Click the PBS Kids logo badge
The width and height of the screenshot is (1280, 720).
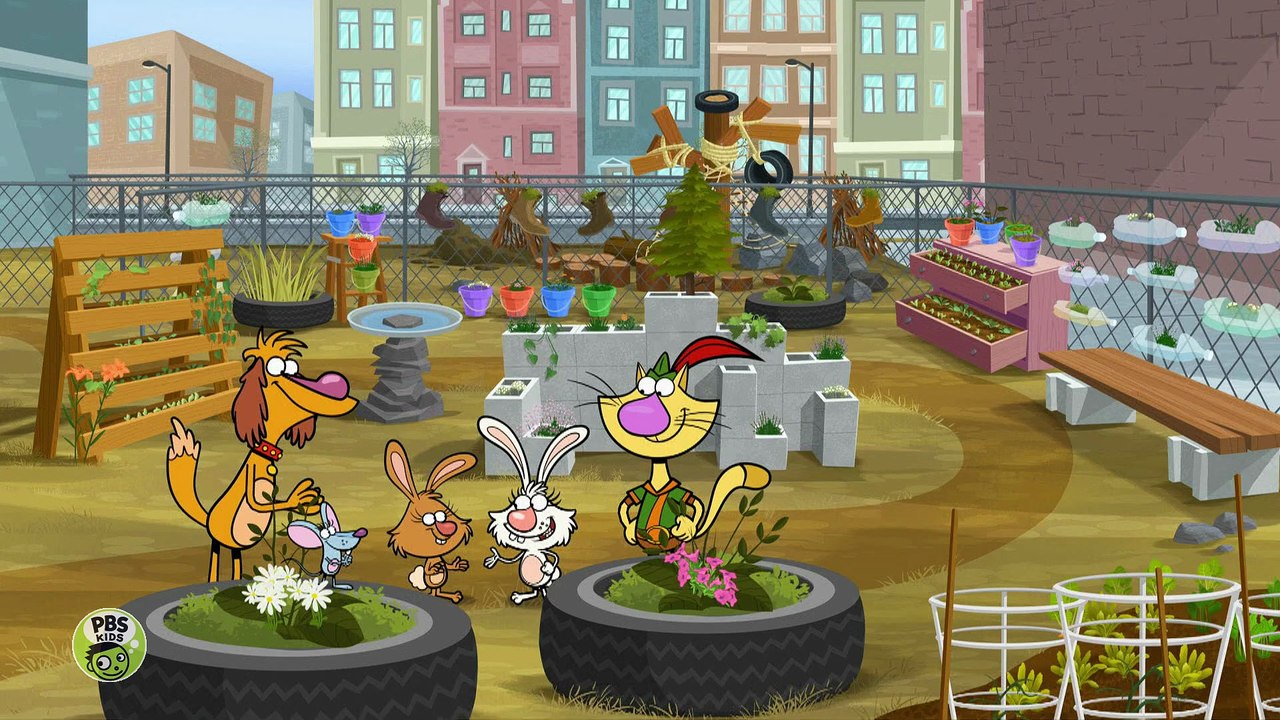109,645
